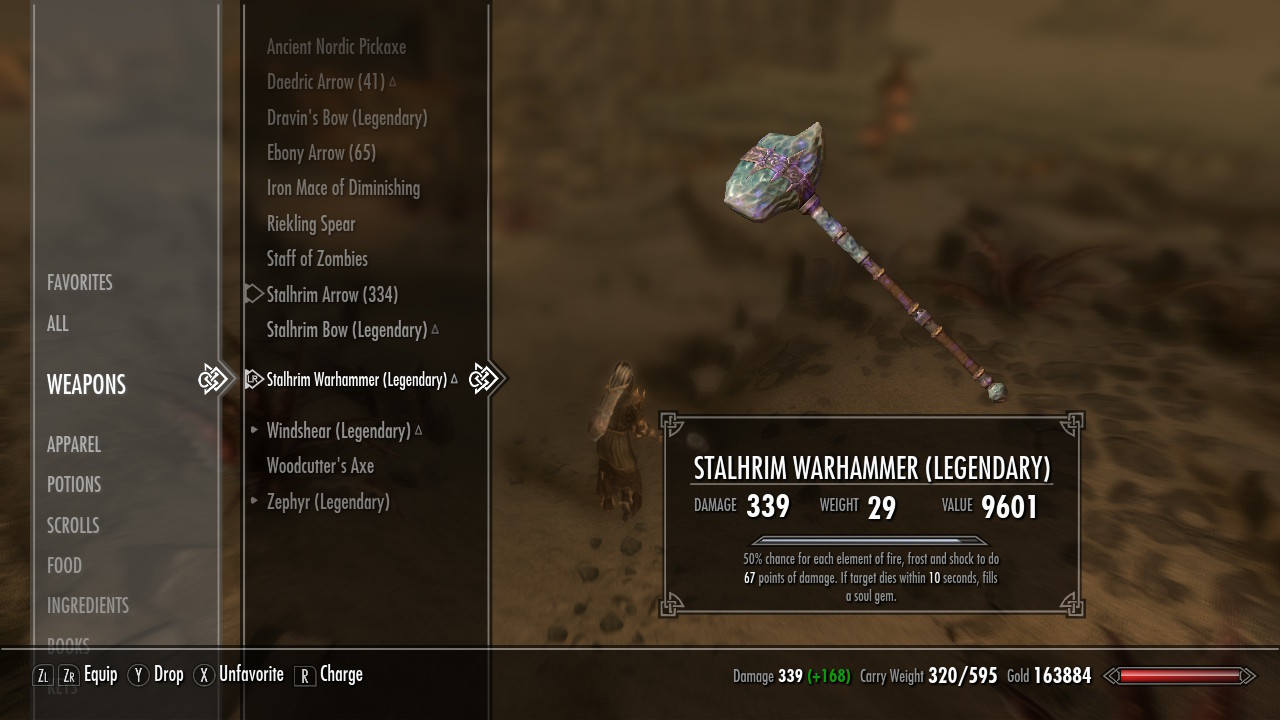Viewport: 1280px width, 720px height.
Task: Select Ancient Nordic Pickaxe in the list
Action: [336, 47]
